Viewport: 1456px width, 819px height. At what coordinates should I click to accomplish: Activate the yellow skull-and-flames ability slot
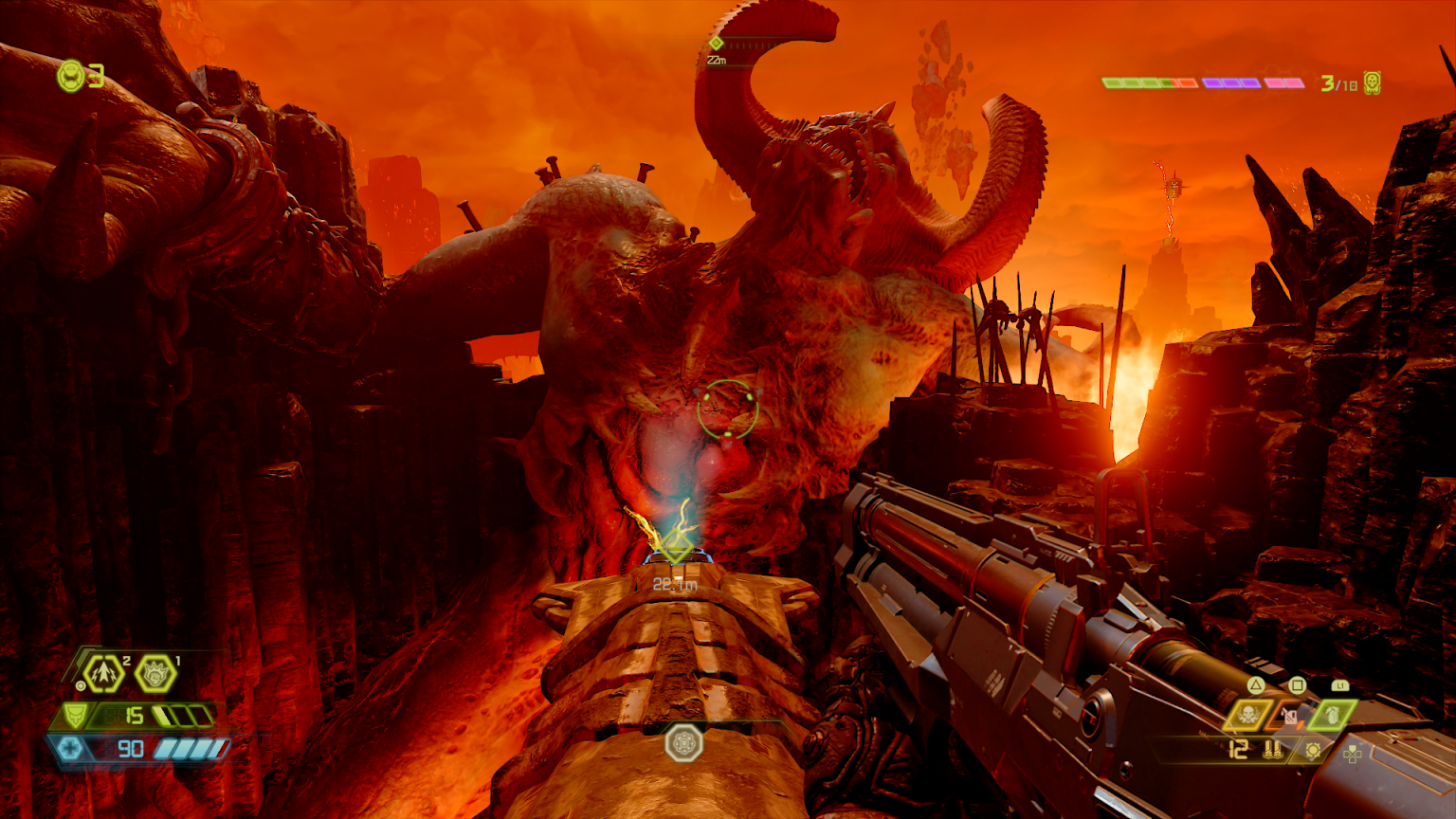coord(1249,716)
